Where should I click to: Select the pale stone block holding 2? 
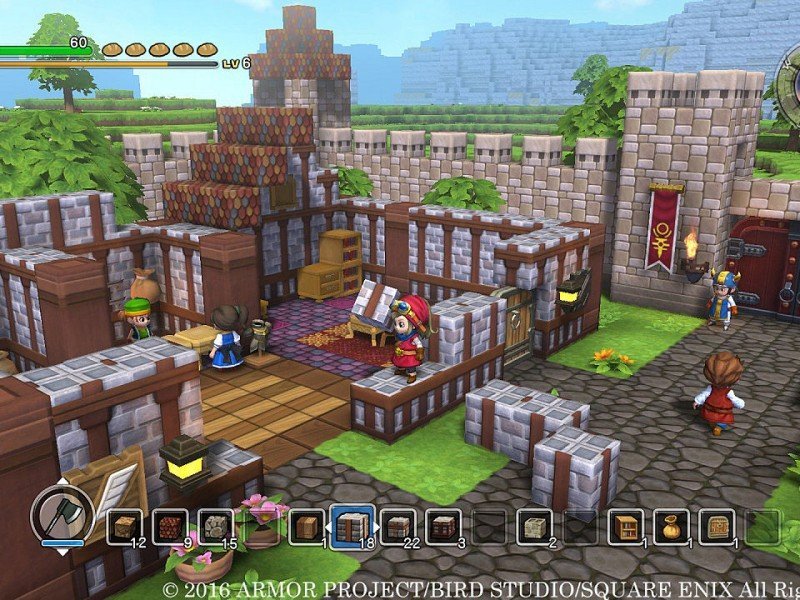click(x=534, y=526)
